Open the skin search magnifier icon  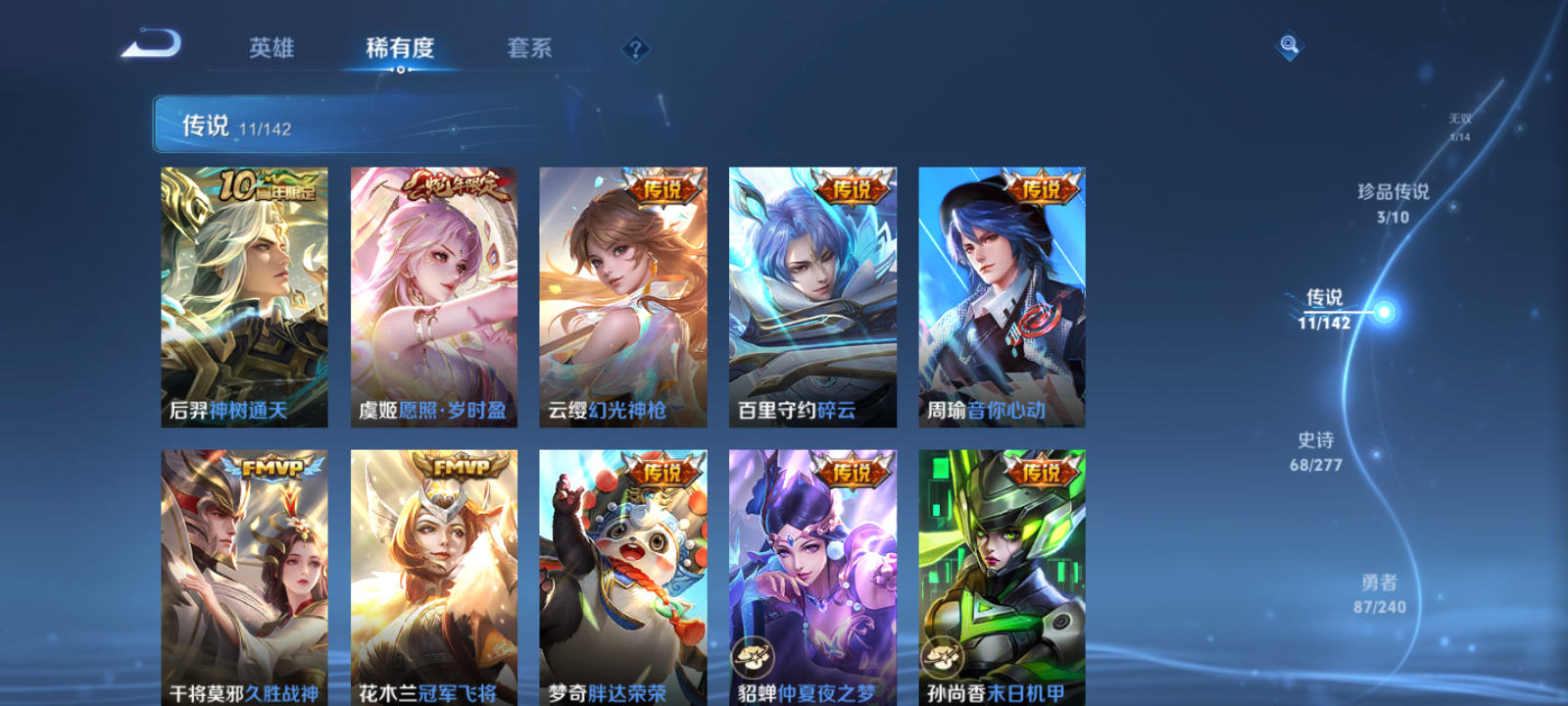tap(1289, 43)
